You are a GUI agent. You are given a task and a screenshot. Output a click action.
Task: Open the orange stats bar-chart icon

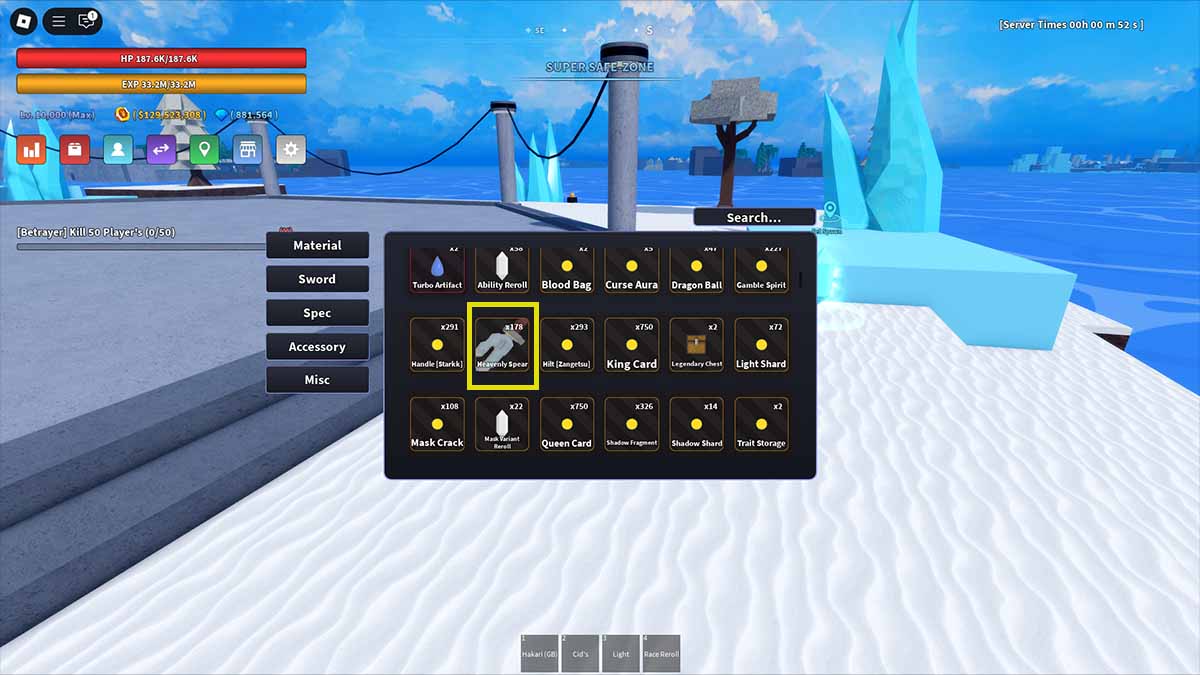click(x=32, y=150)
